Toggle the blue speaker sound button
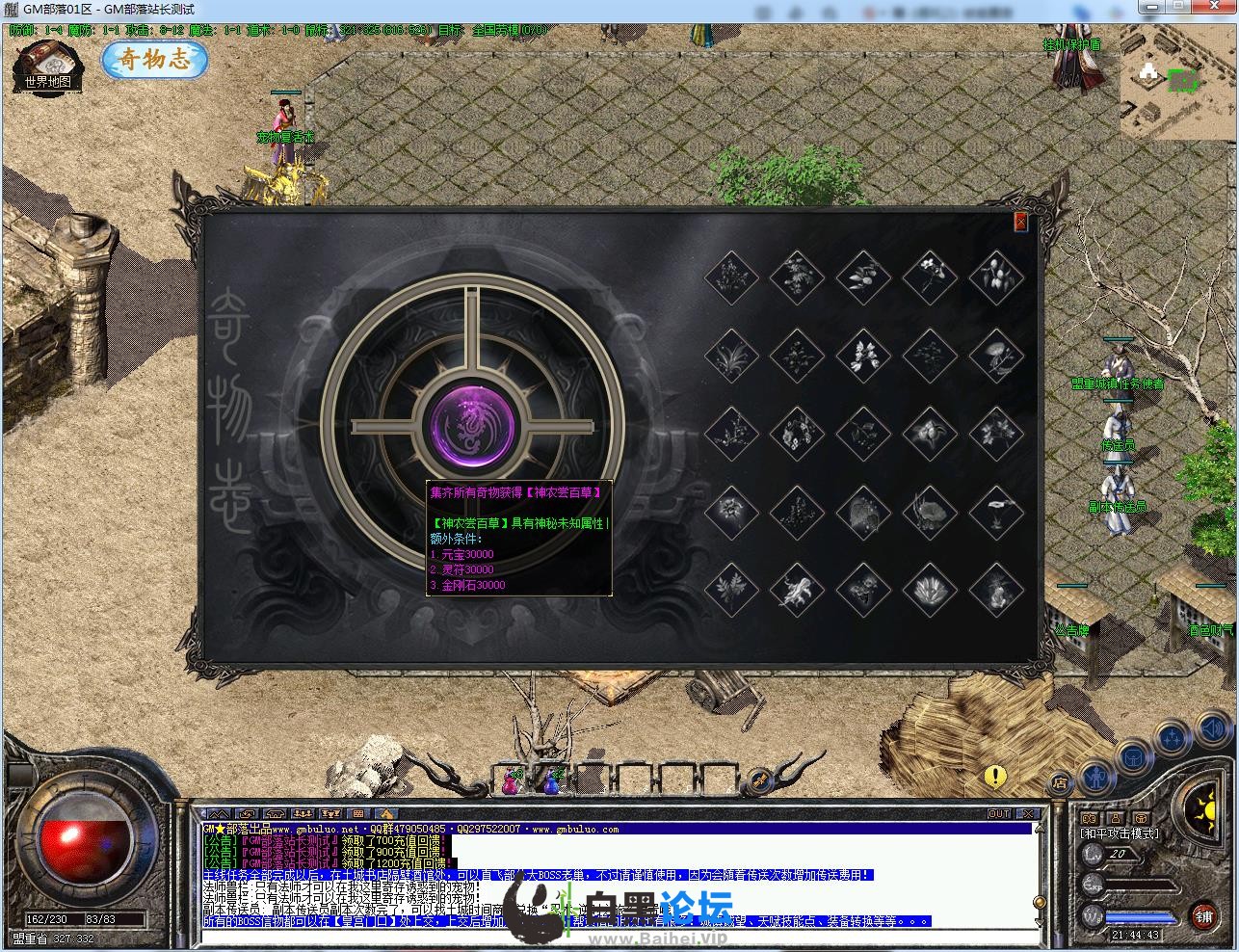 tap(1216, 730)
